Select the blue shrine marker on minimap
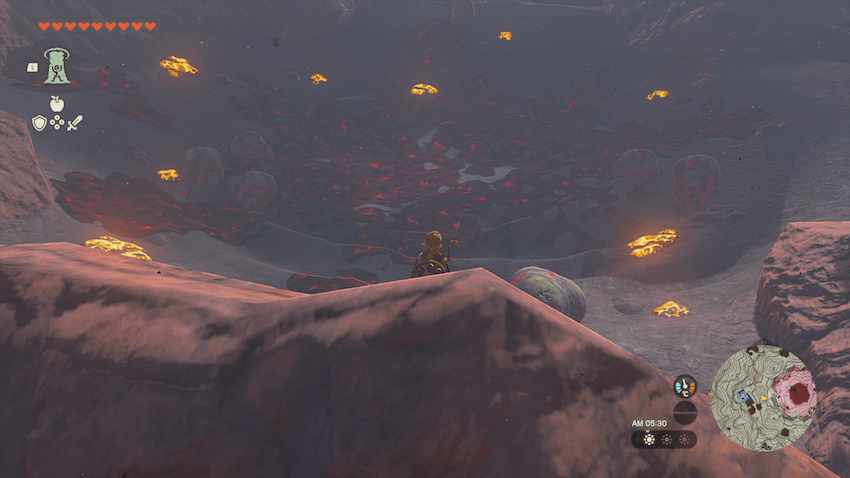850x478 pixels. pos(741,396)
